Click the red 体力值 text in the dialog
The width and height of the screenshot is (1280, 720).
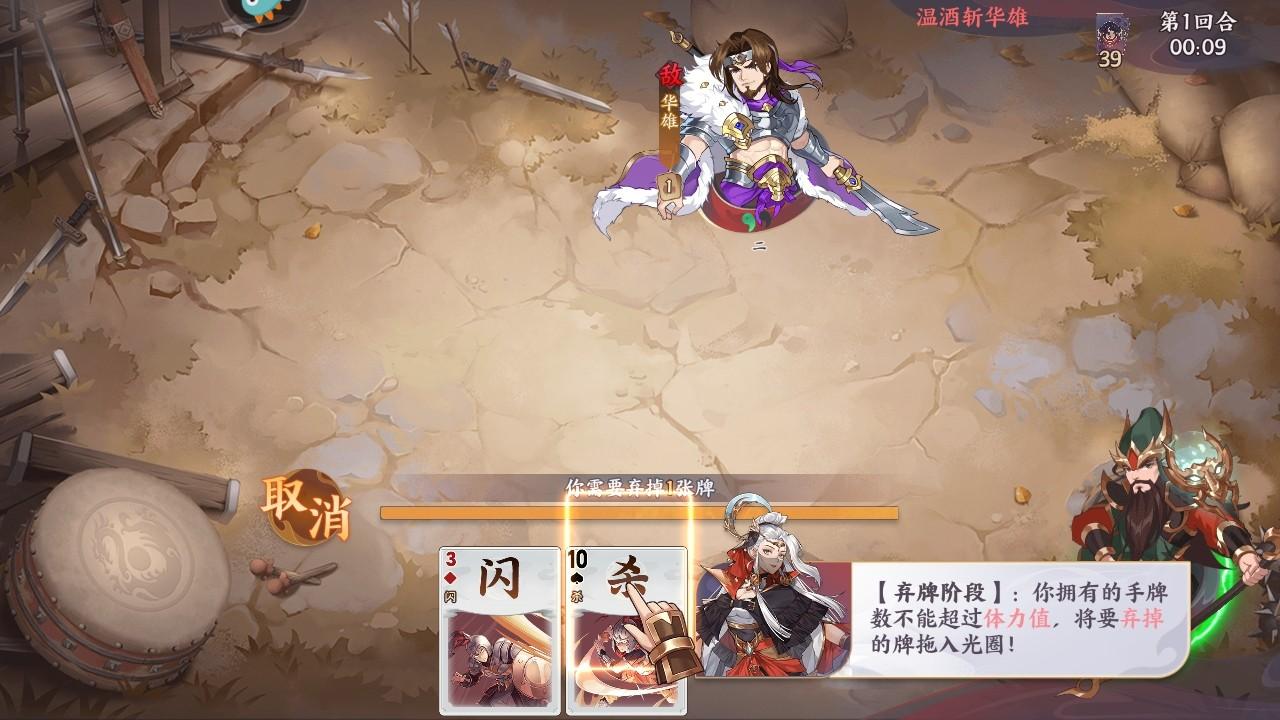tap(1015, 617)
